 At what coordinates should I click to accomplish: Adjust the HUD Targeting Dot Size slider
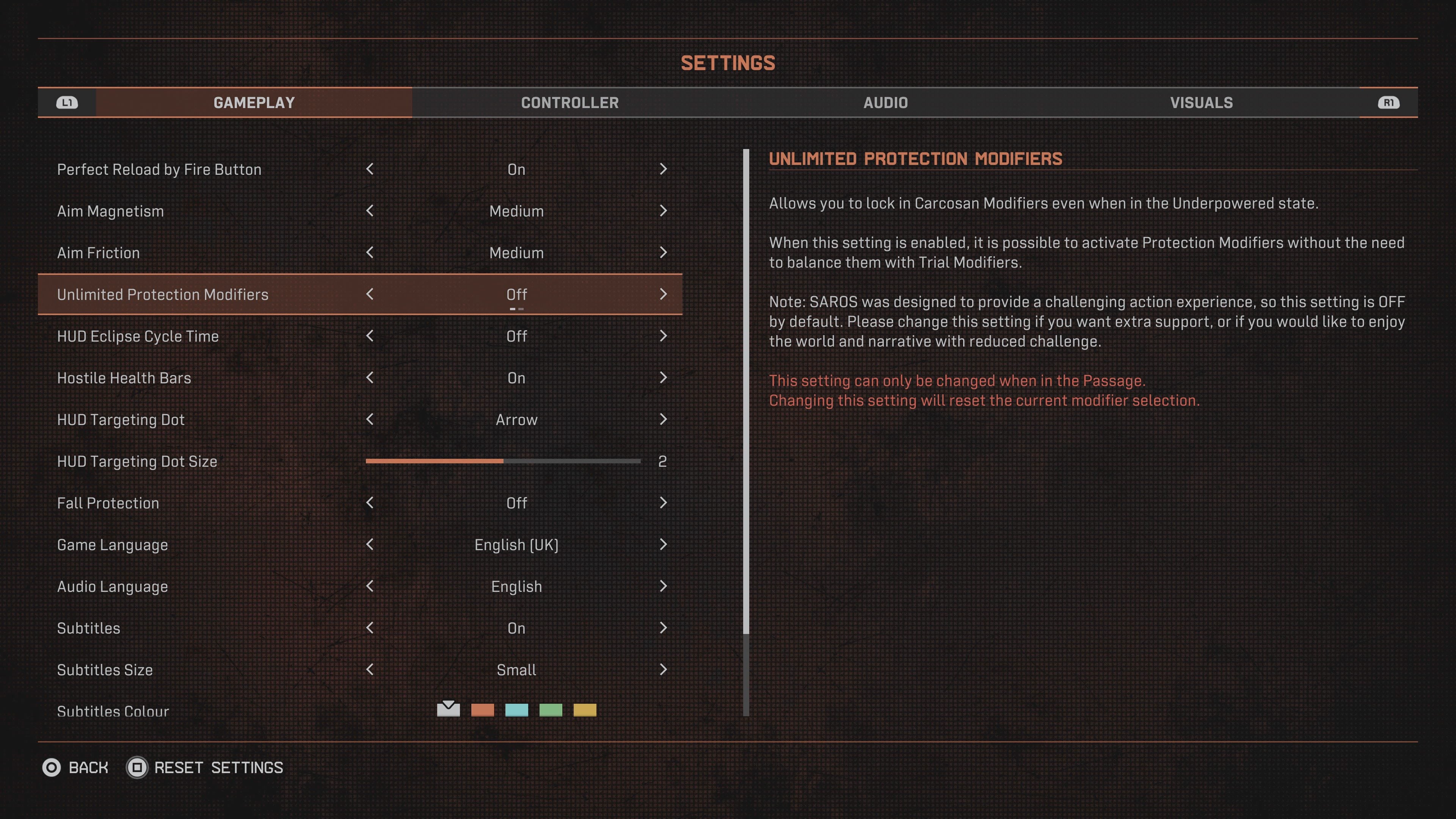click(x=503, y=461)
